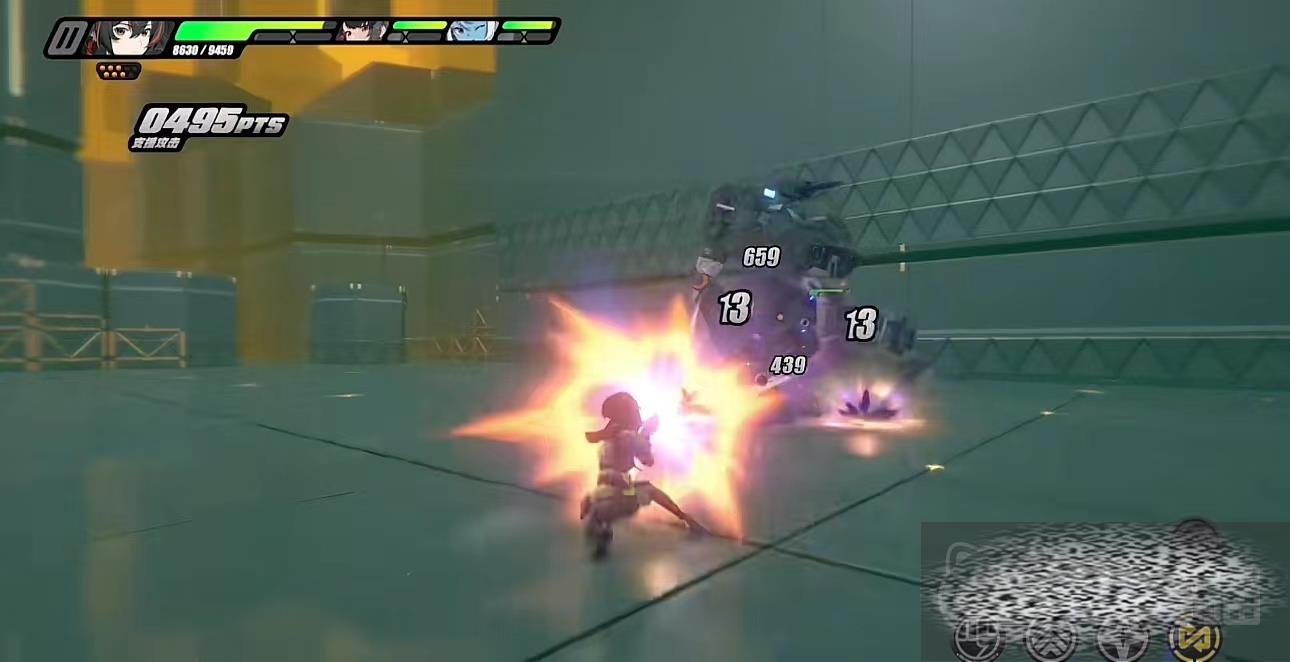Pause the game with the pause button

[x=67, y=39]
